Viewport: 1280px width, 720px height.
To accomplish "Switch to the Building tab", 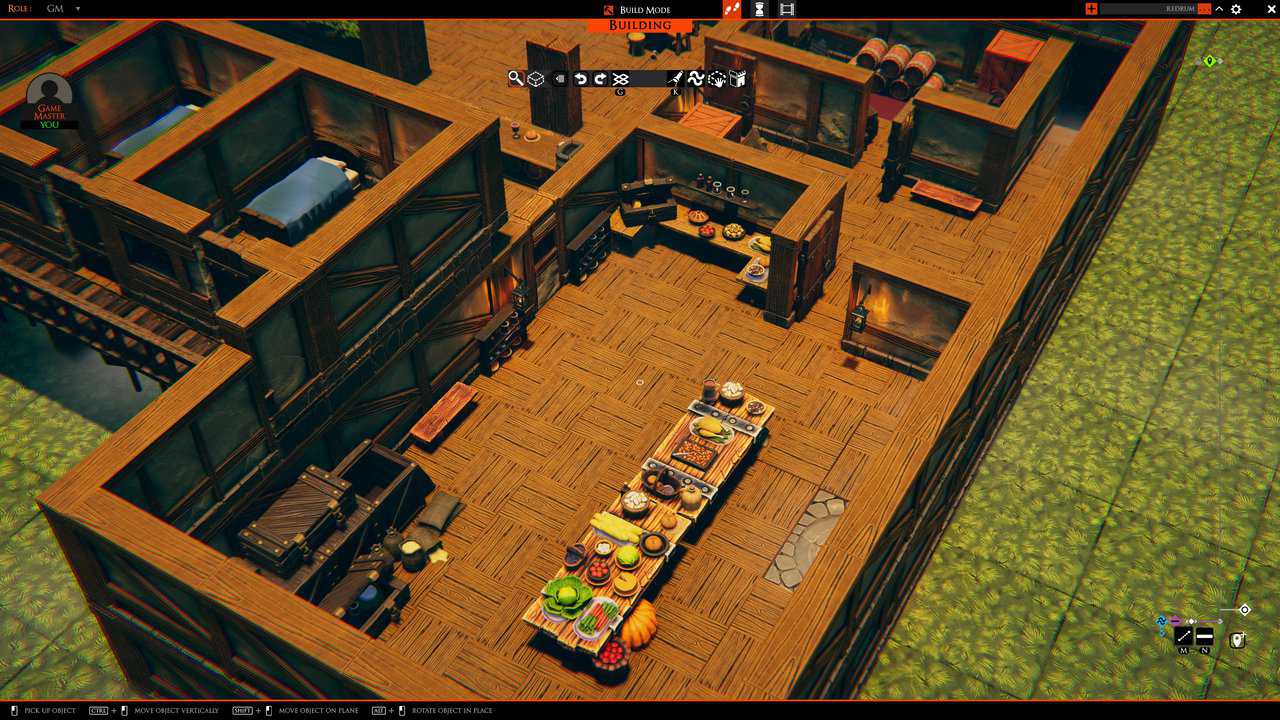I will coord(637,25).
